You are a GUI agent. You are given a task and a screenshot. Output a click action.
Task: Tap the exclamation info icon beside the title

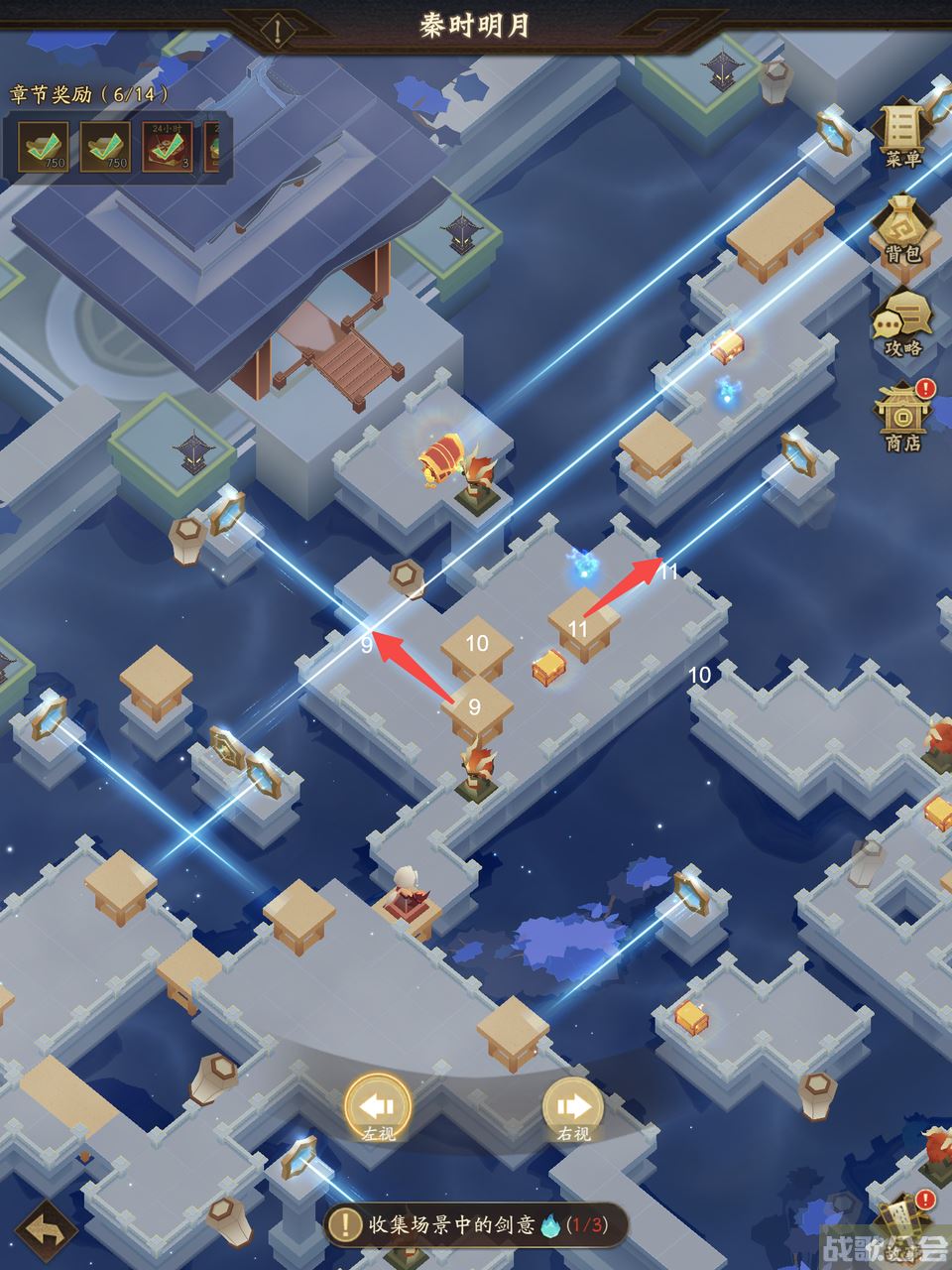point(279,31)
